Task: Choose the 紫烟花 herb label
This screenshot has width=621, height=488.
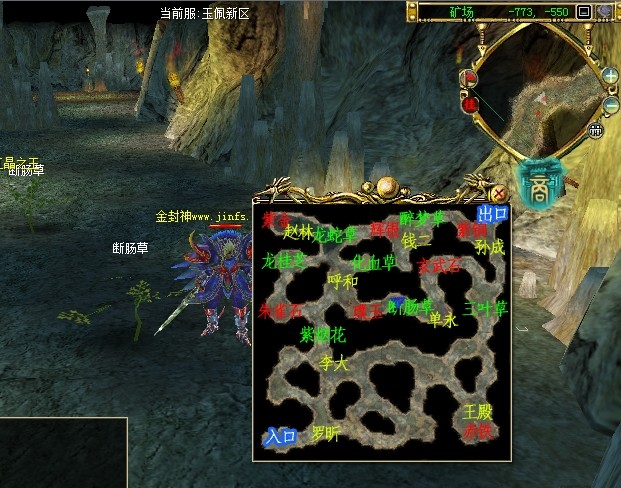Action: 323,334
